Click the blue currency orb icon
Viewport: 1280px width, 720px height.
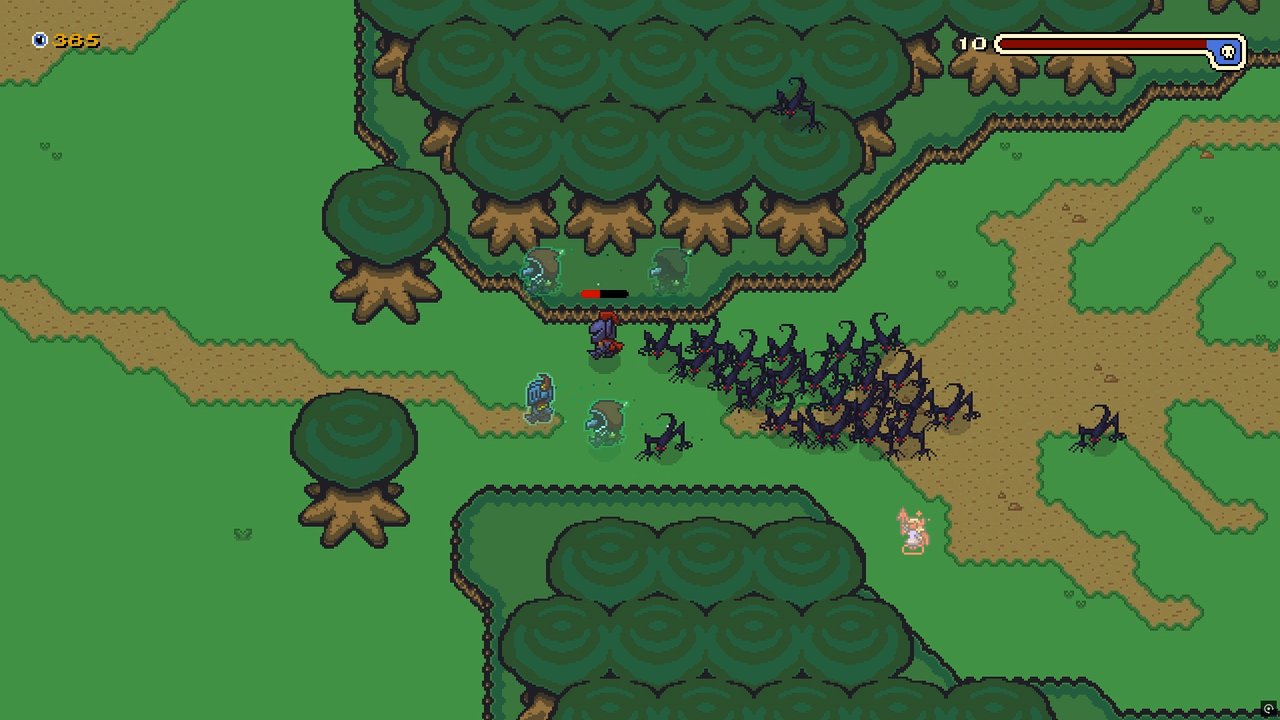[x=37, y=40]
